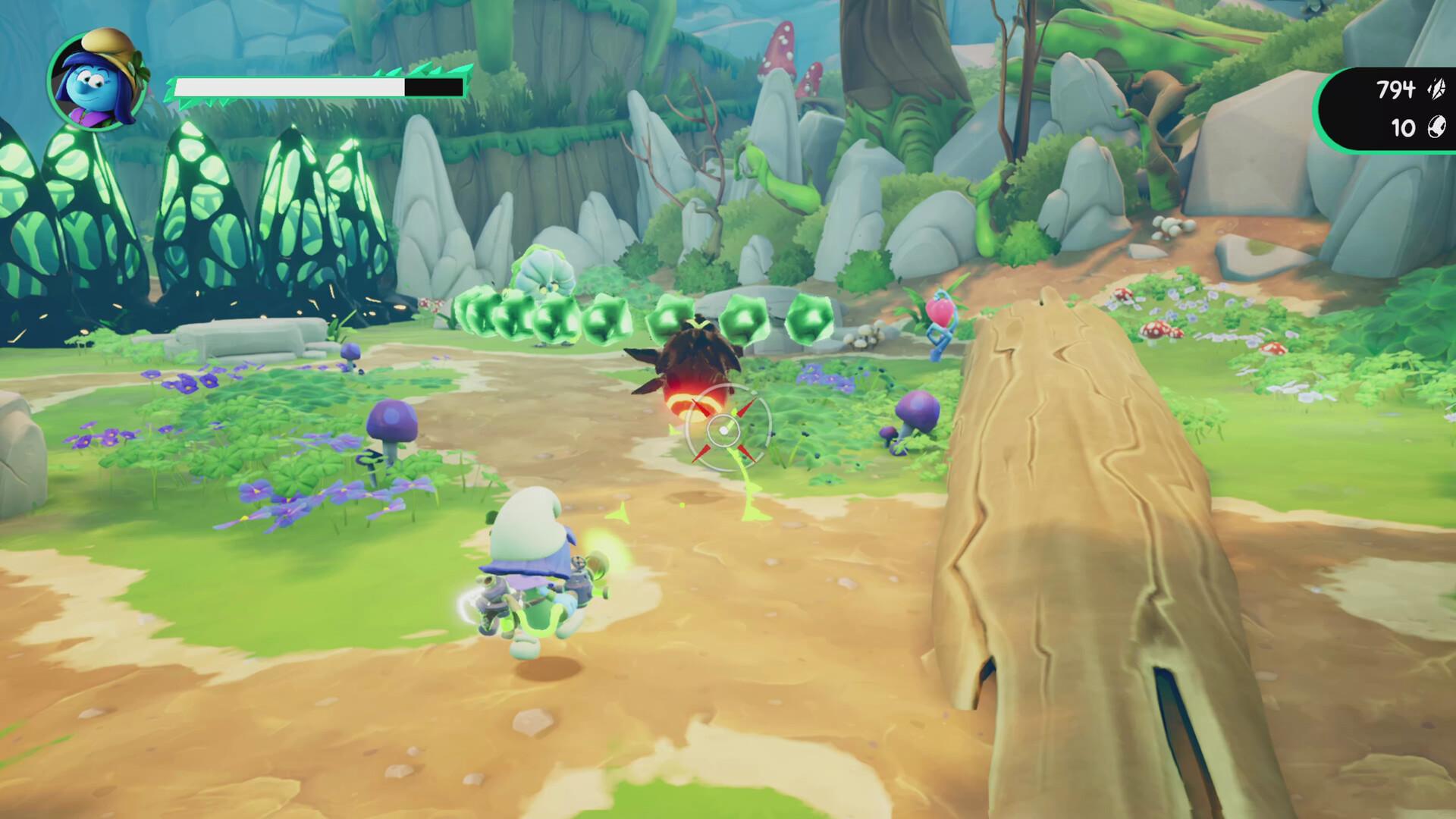1456x819 pixels.
Task: Click the leaf currency icon beside 794
Action: [x=1435, y=88]
